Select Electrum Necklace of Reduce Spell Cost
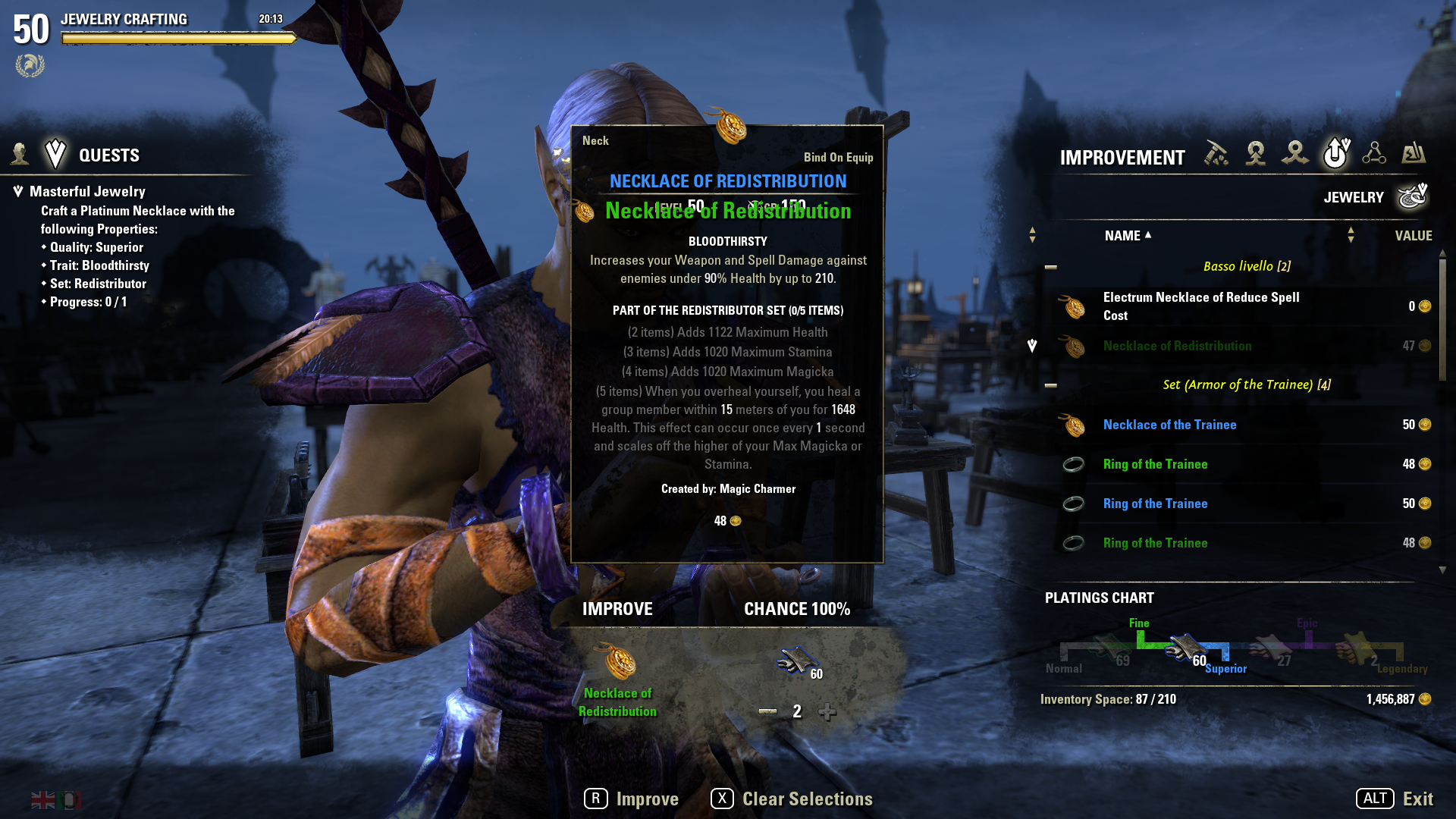 [x=1201, y=306]
